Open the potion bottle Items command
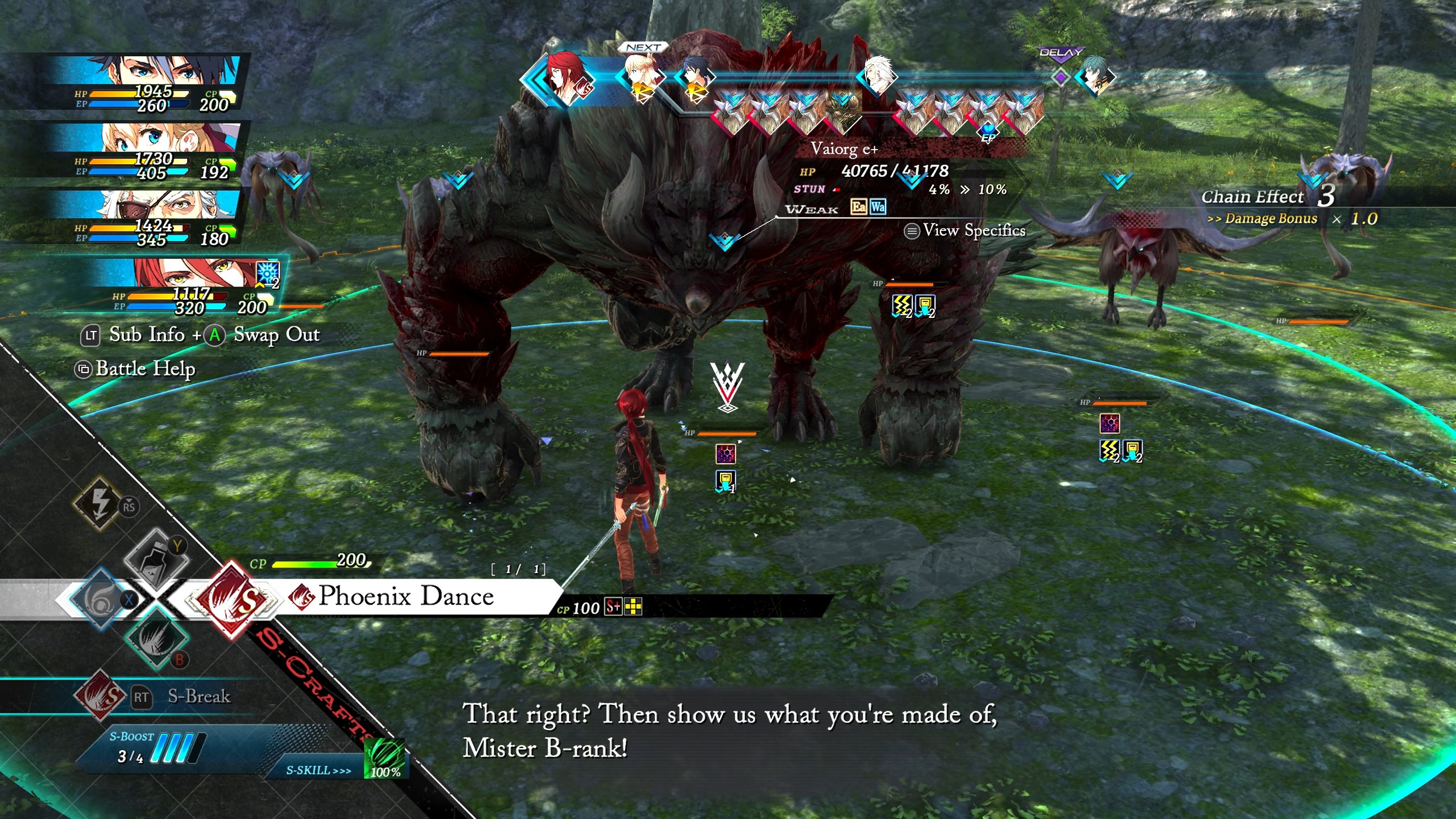 [156, 560]
